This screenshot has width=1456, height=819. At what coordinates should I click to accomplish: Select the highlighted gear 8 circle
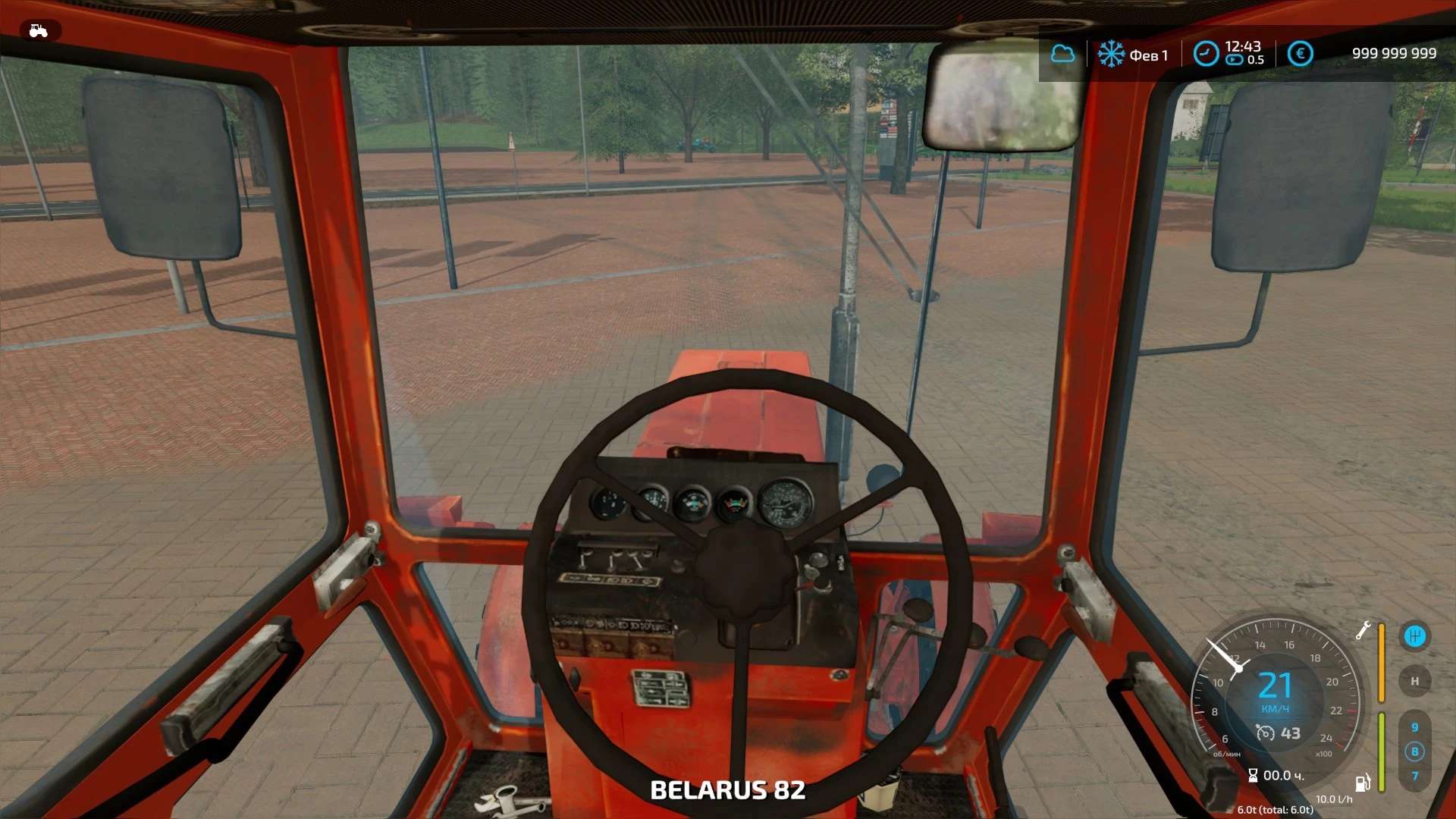coord(1415,752)
